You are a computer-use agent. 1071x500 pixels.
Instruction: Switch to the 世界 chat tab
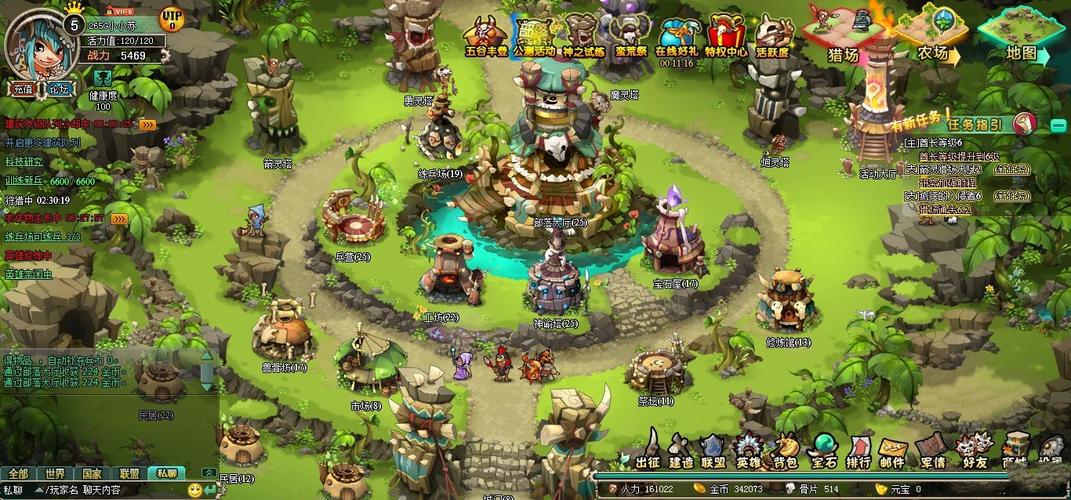[54, 473]
